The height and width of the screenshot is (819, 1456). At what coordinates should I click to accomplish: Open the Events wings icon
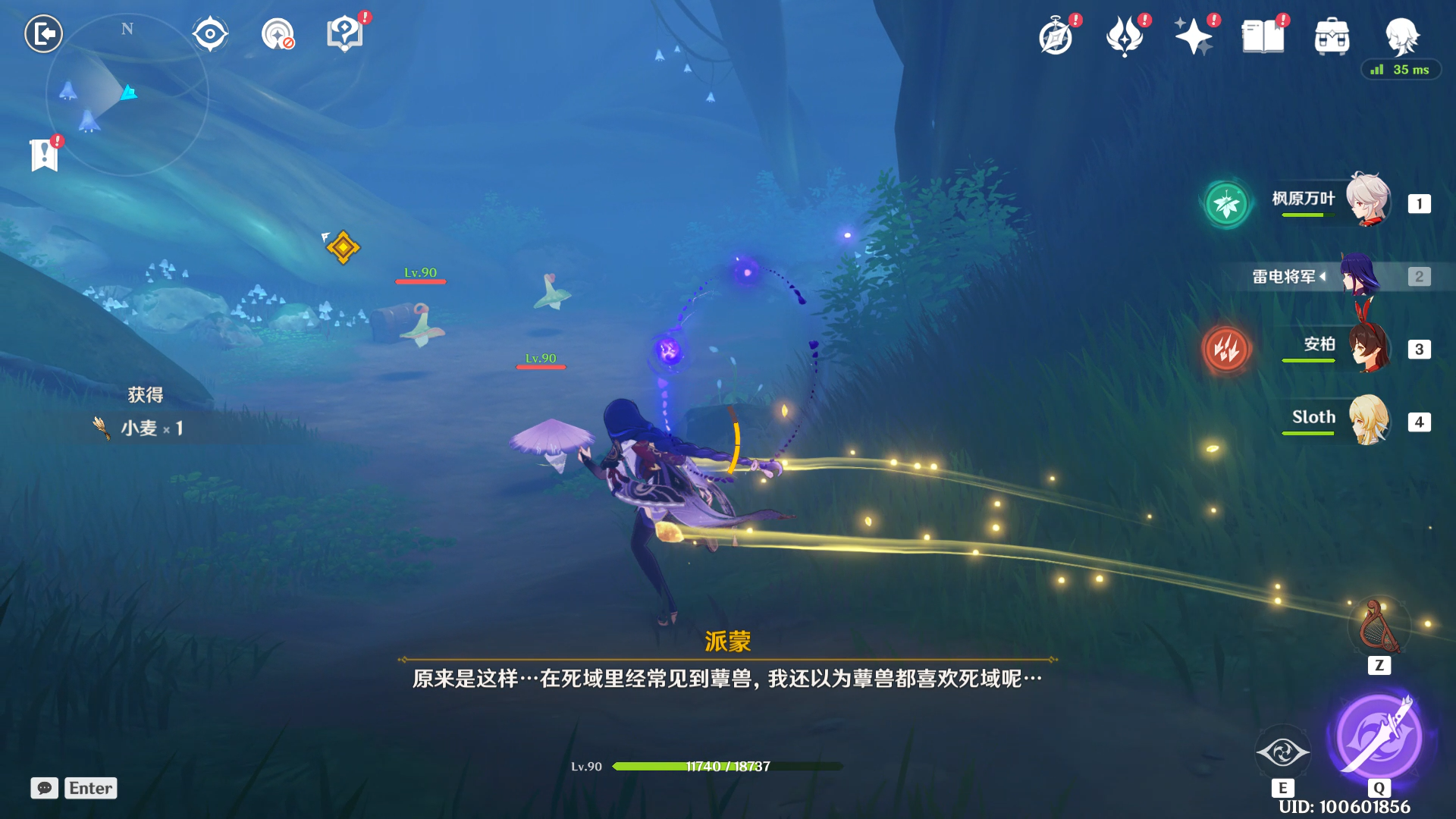tap(1125, 36)
